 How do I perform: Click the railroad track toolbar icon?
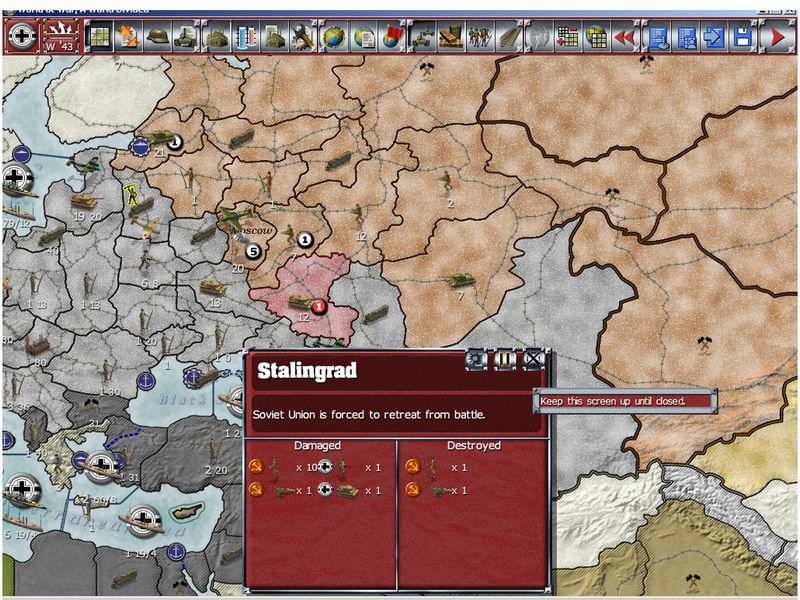pos(510,37)
